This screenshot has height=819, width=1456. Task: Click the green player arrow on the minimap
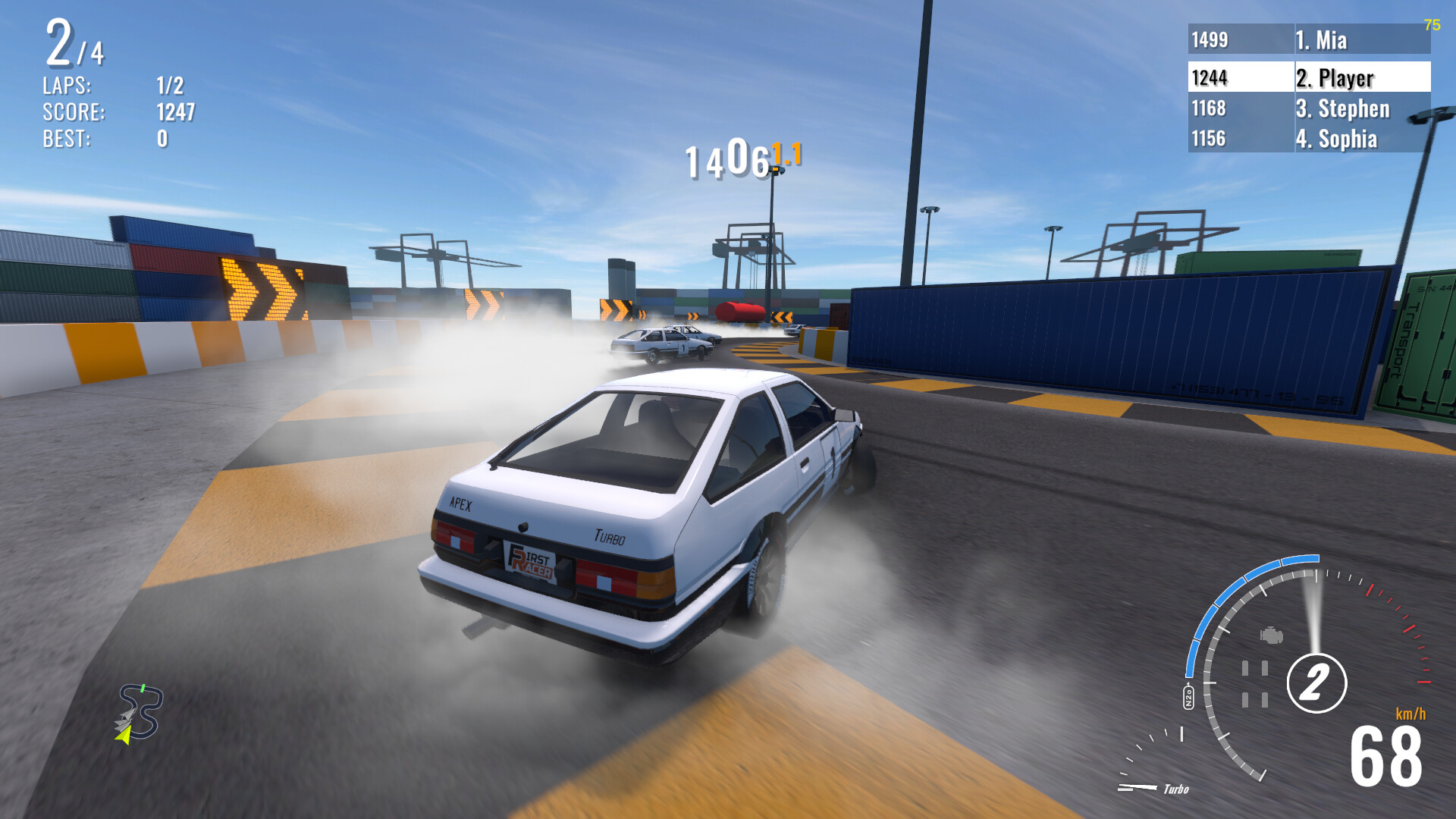[x=123, y=736]
